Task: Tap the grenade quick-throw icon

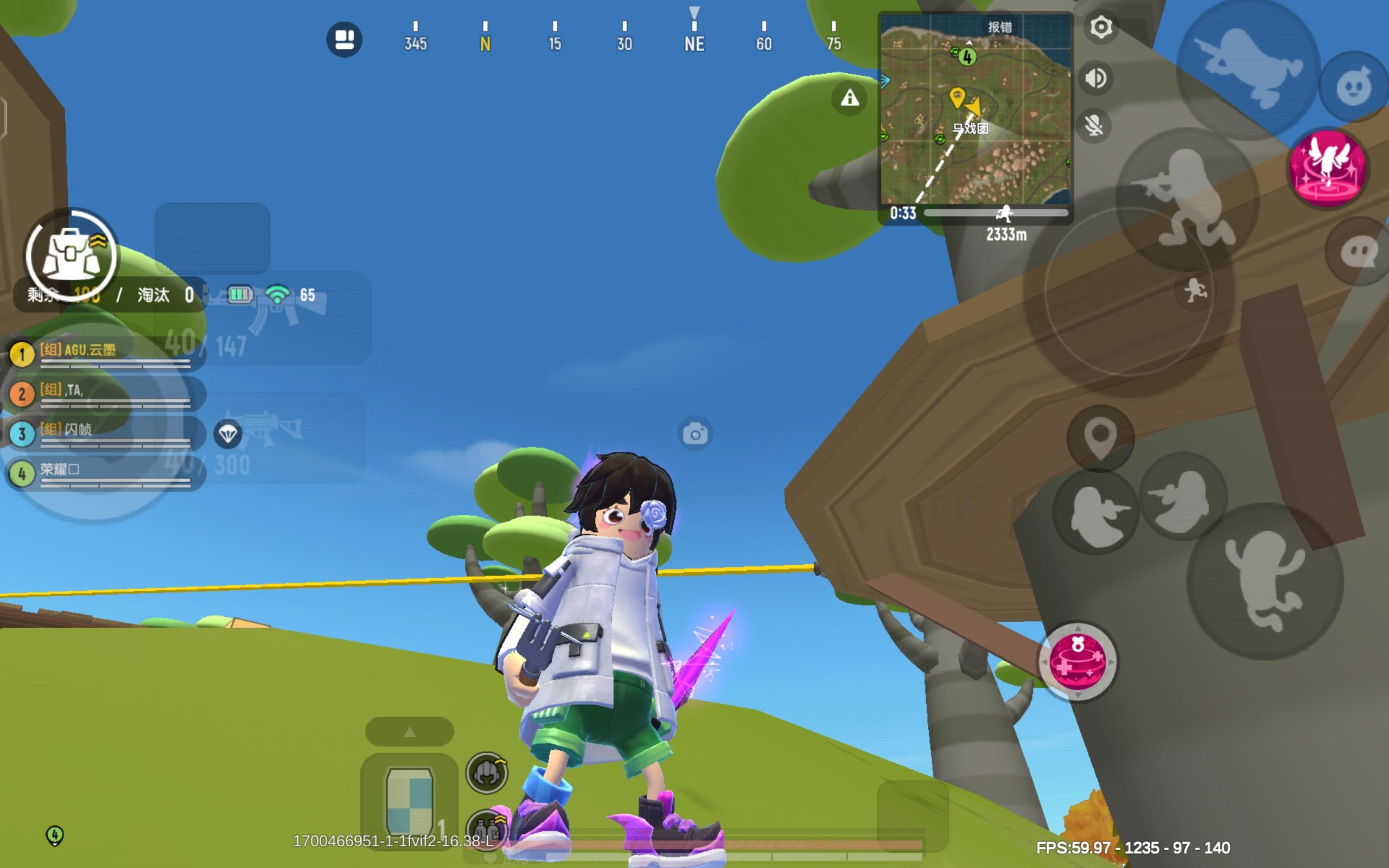Action: point(1352,86)
